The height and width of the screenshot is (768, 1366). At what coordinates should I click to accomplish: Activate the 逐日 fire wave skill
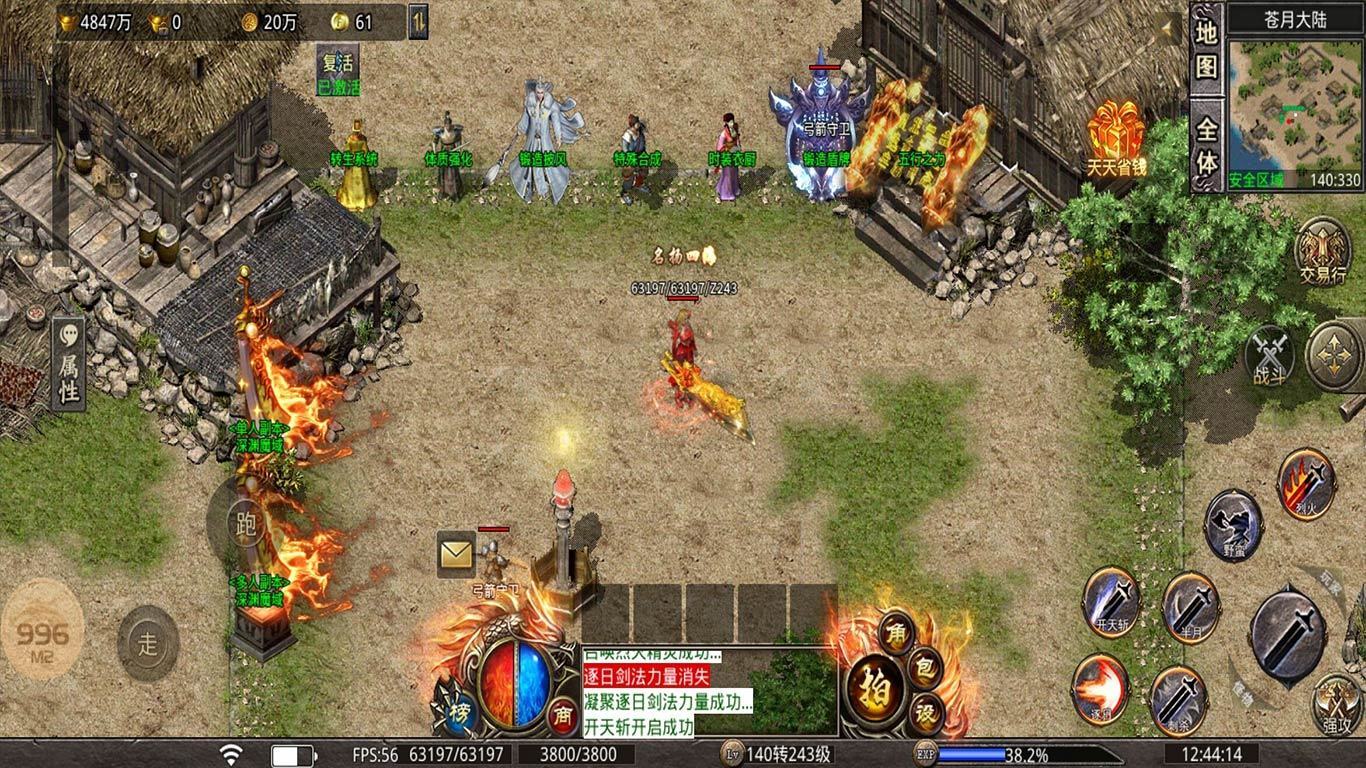click(1100, 688)
